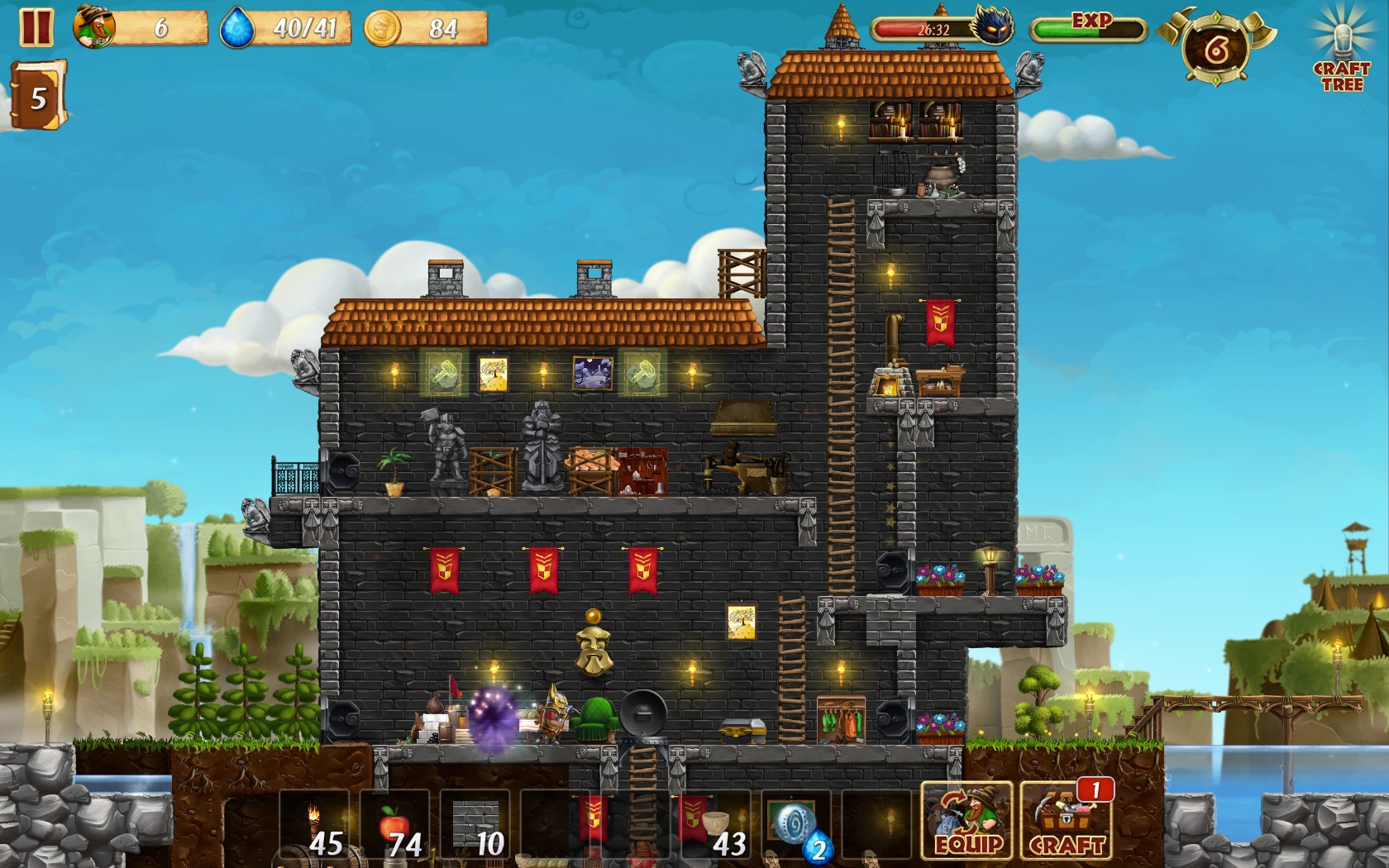Open the Equip menu

(x=967, y=822)
